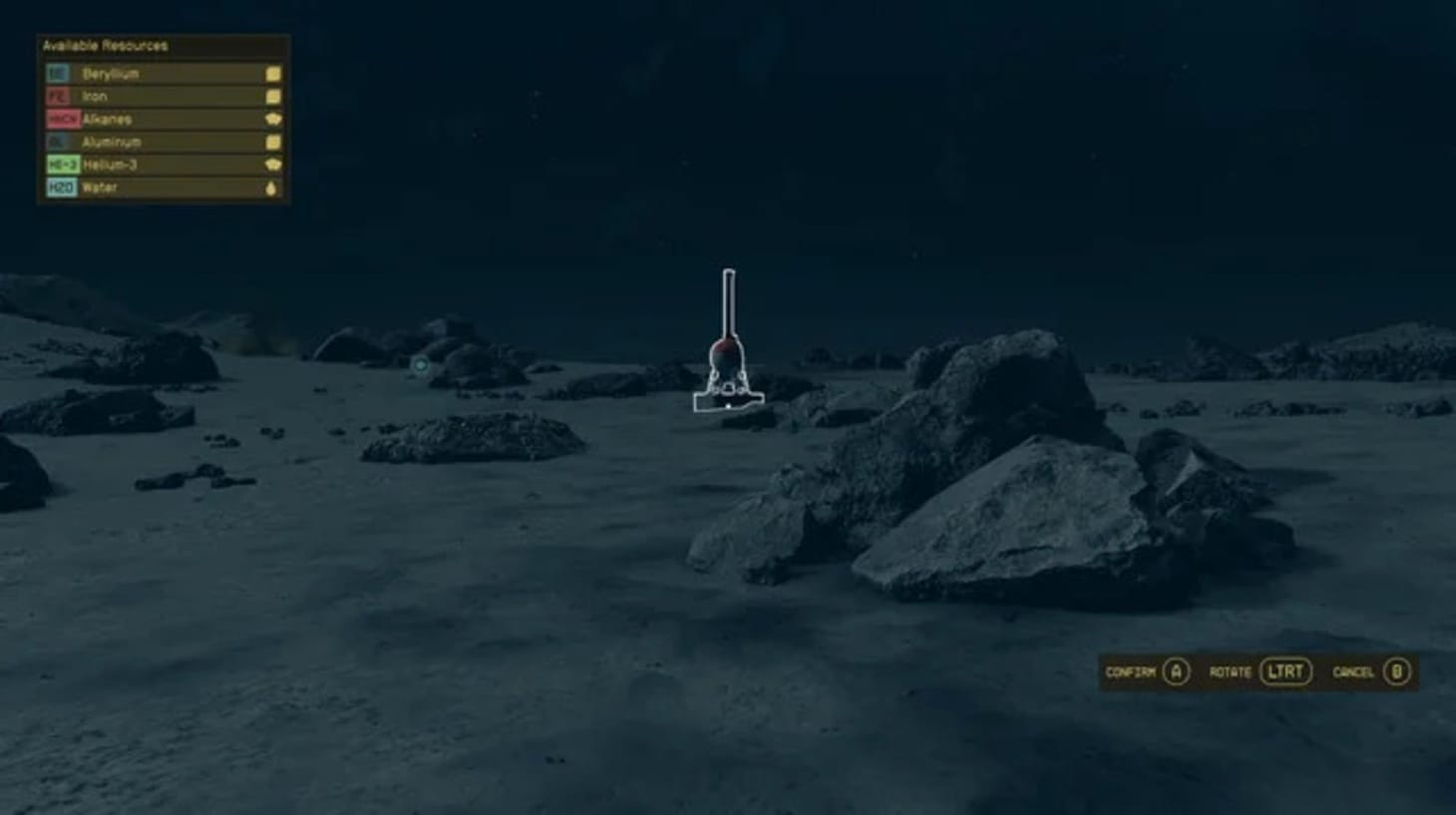Select the BE element badge next to Beryllium

coord(57,73)
